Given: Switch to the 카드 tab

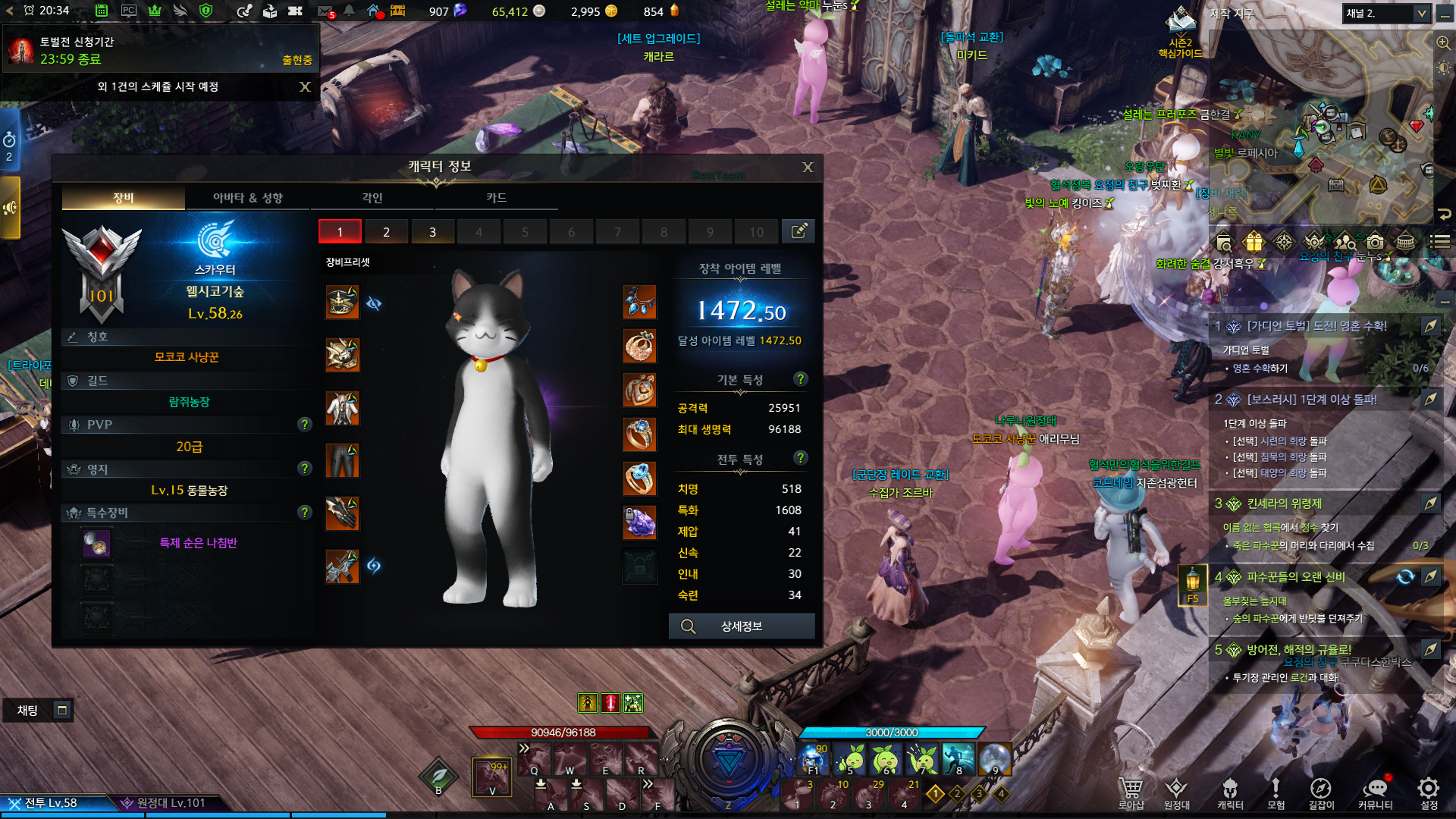Looking at the screenshot, I should (x=496, y=198).
